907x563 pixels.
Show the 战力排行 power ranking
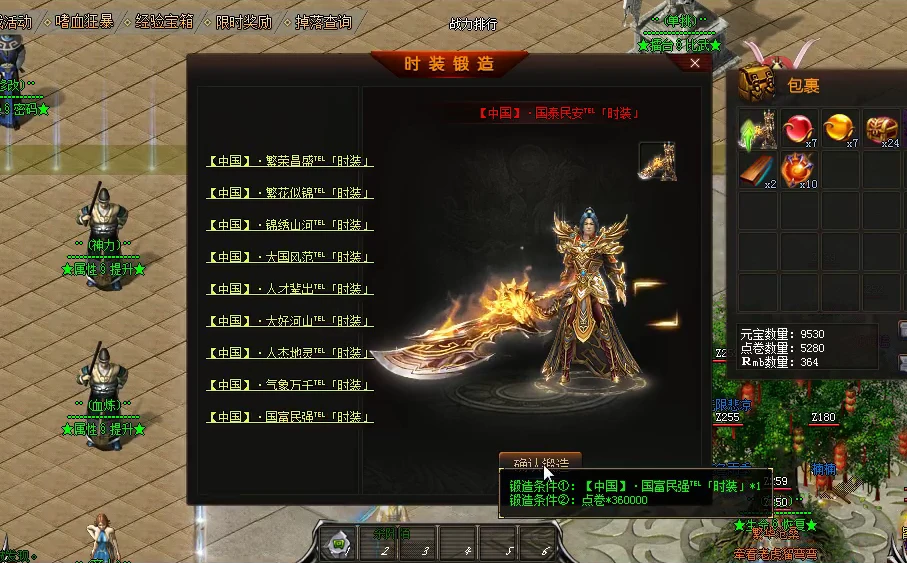pyautogui.click(x=473, y=24)
